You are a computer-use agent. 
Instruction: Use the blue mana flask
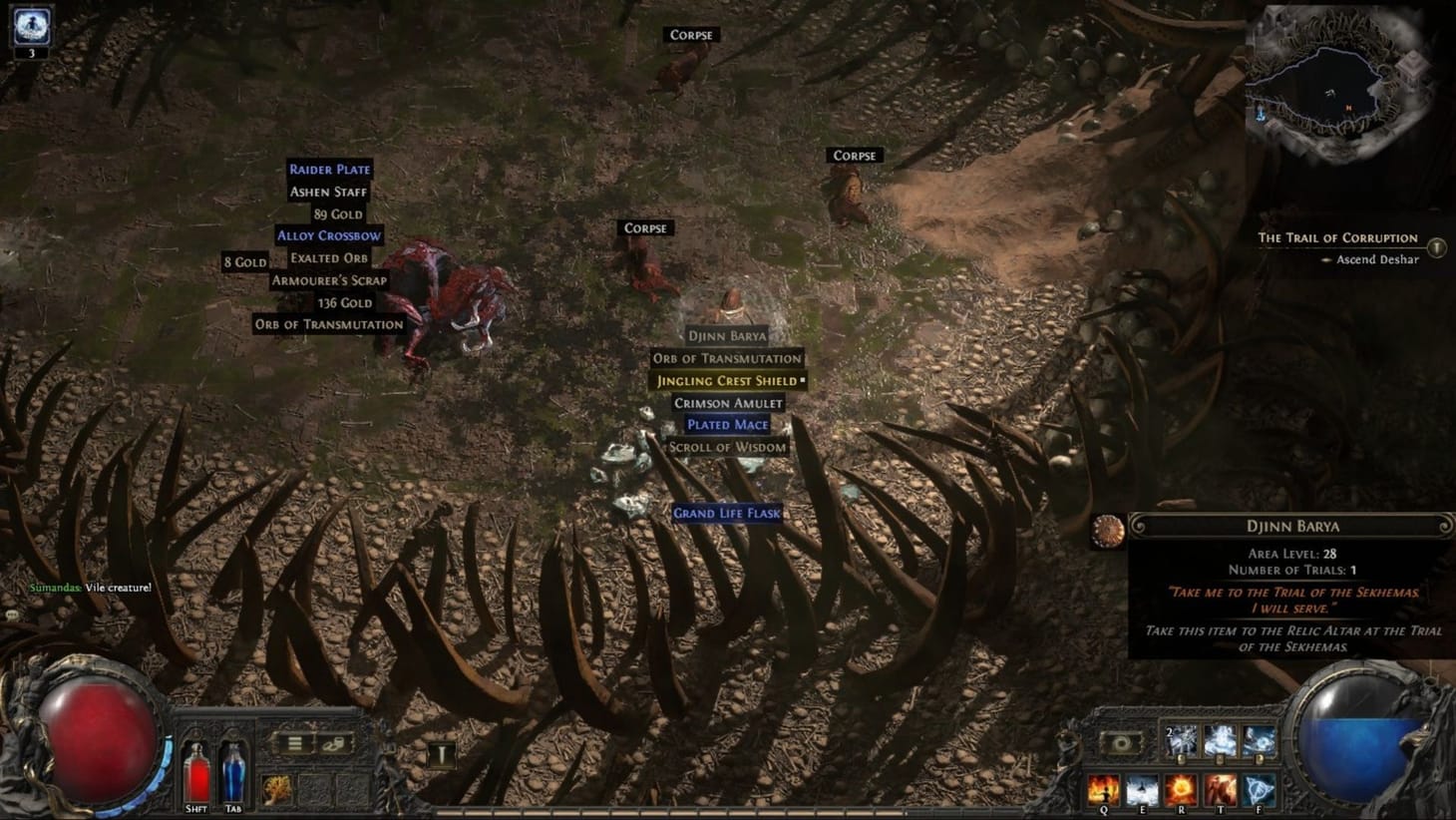pos(233,773)
